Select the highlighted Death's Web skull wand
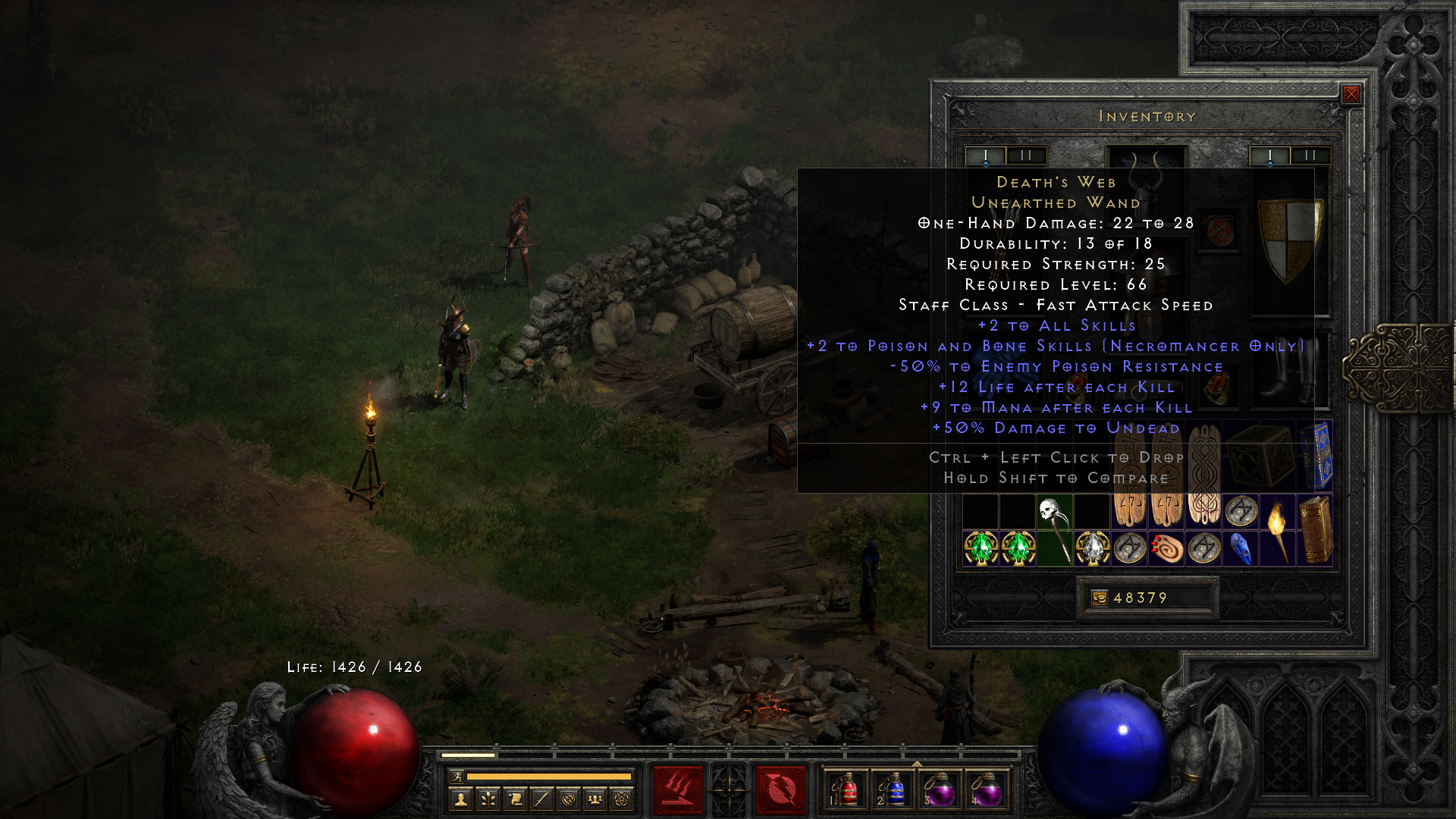This screenshot has height=819, width=1456. [x=1056, y=531]
